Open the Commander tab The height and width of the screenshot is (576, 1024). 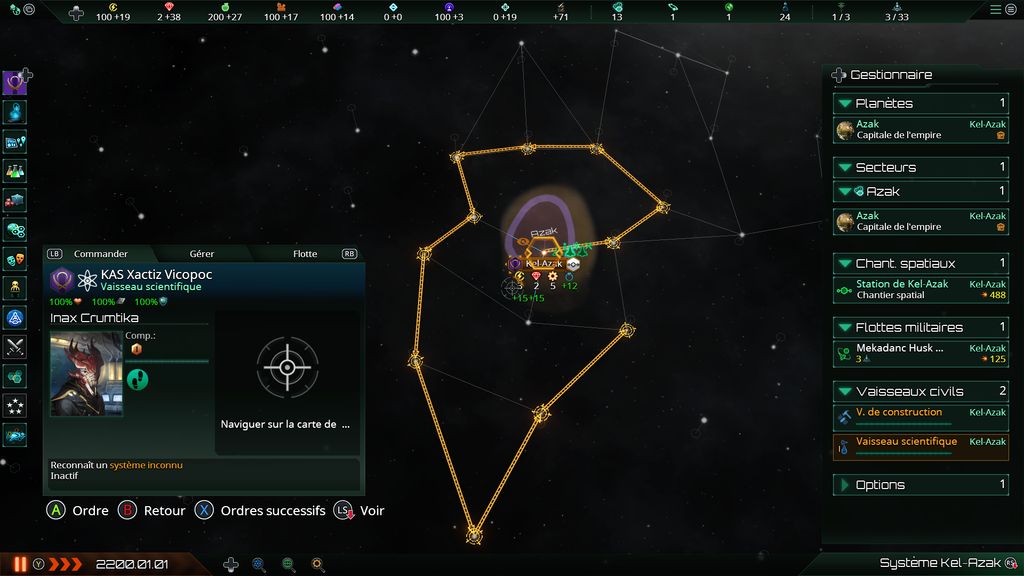100,254
